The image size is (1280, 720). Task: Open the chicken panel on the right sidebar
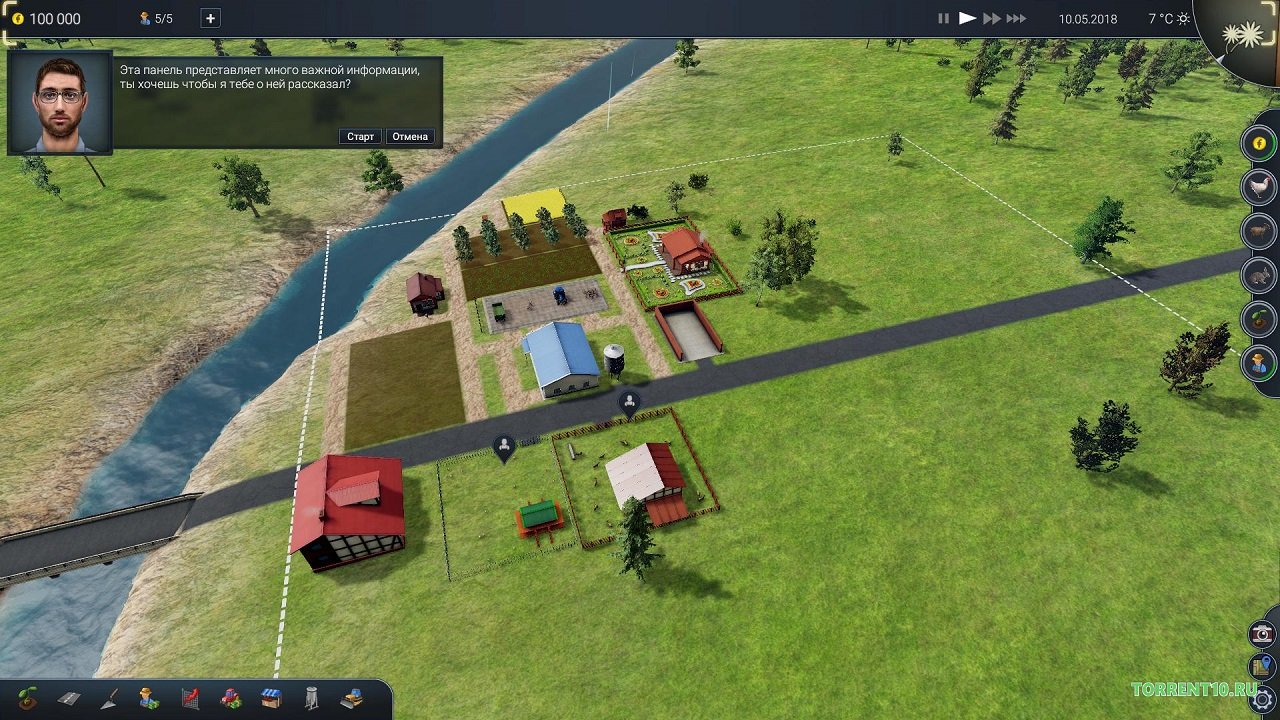(1259, 187)
